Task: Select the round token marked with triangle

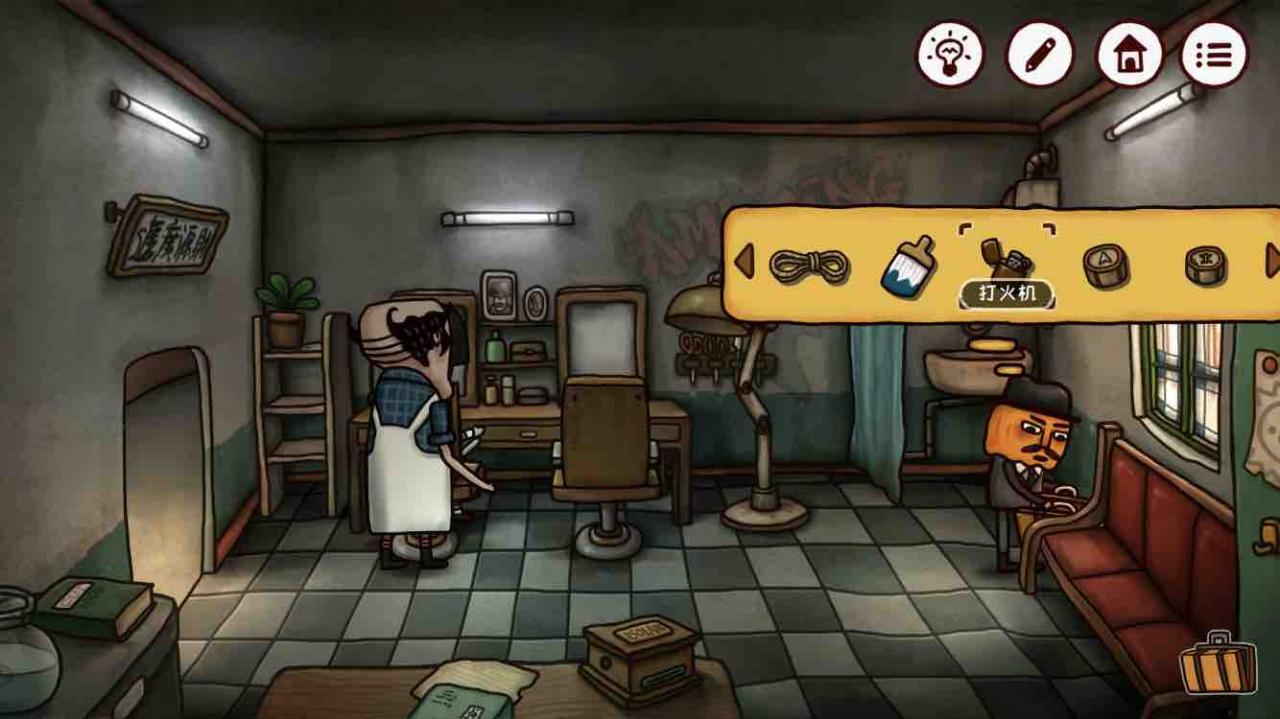Action: (1105, 266)
